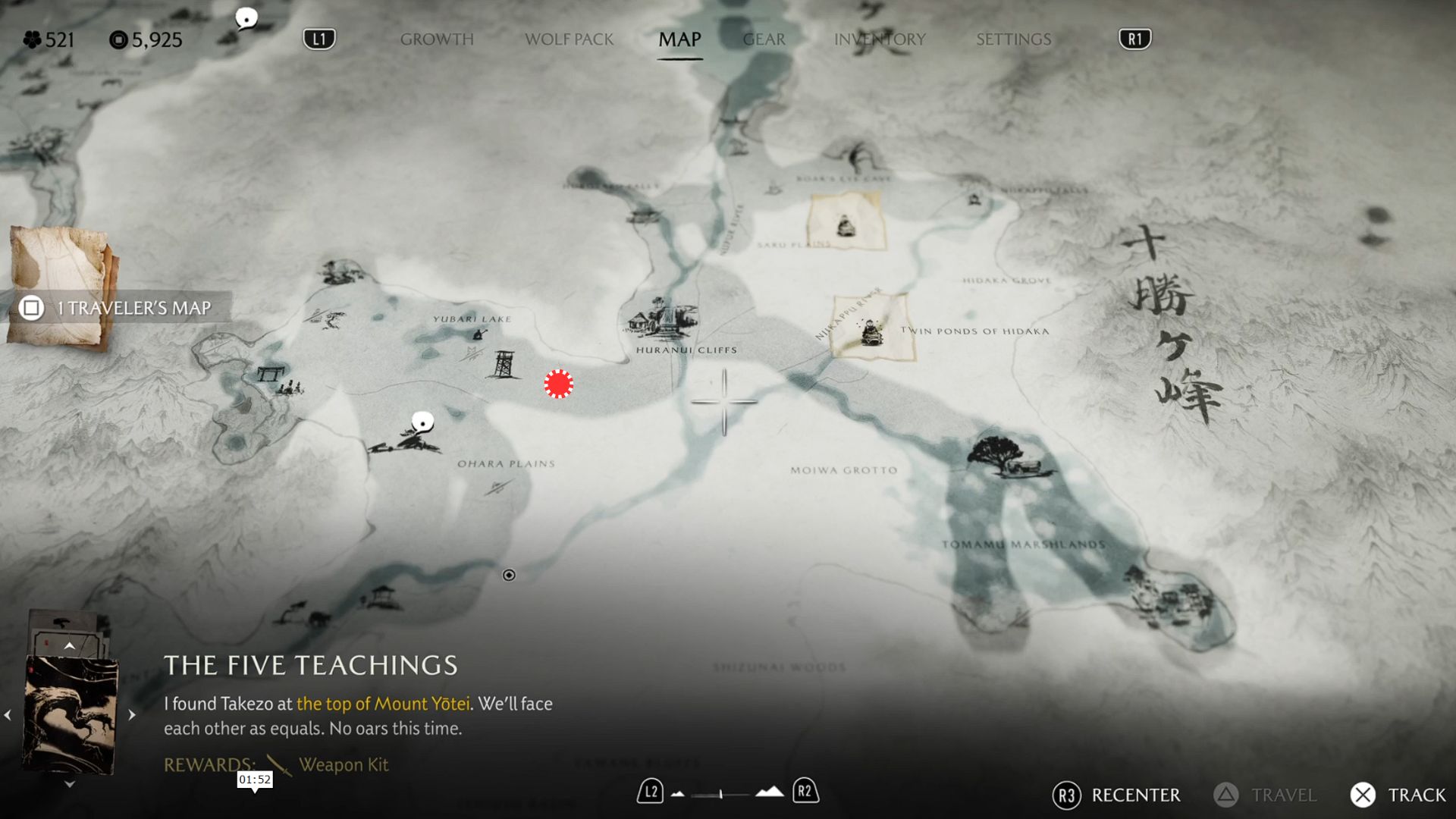This screenshot has height=819, width=1456.
Task: Open the Wolf Pack tab
Action: (x=569, y=39)
